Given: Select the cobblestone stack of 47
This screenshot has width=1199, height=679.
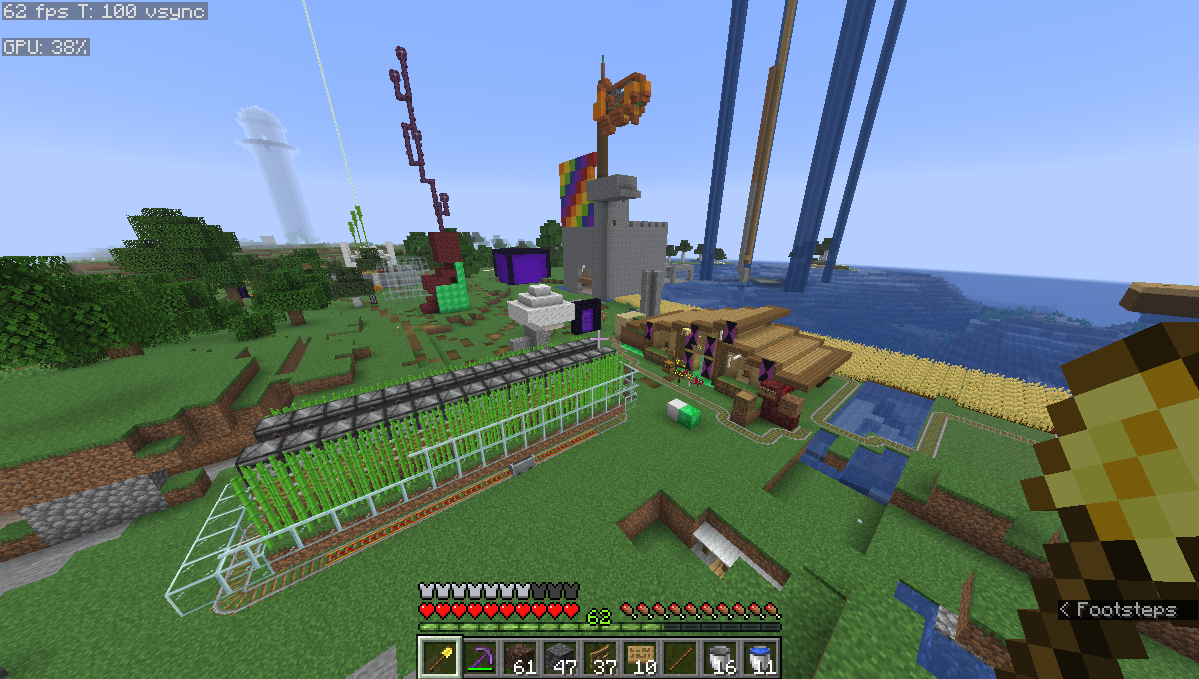Looking at the screenshot, I should [560, 657].
